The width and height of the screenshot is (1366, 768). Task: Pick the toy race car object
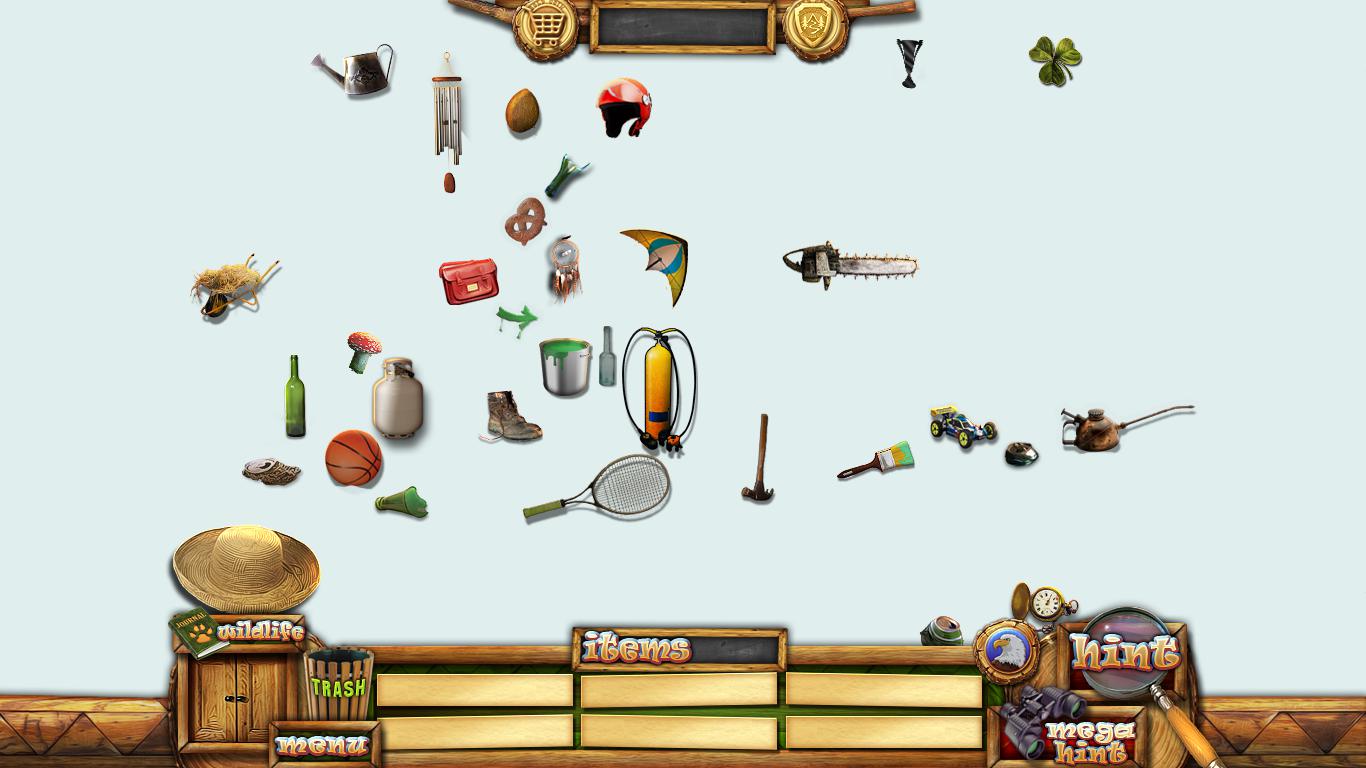[x=962, y=426]
